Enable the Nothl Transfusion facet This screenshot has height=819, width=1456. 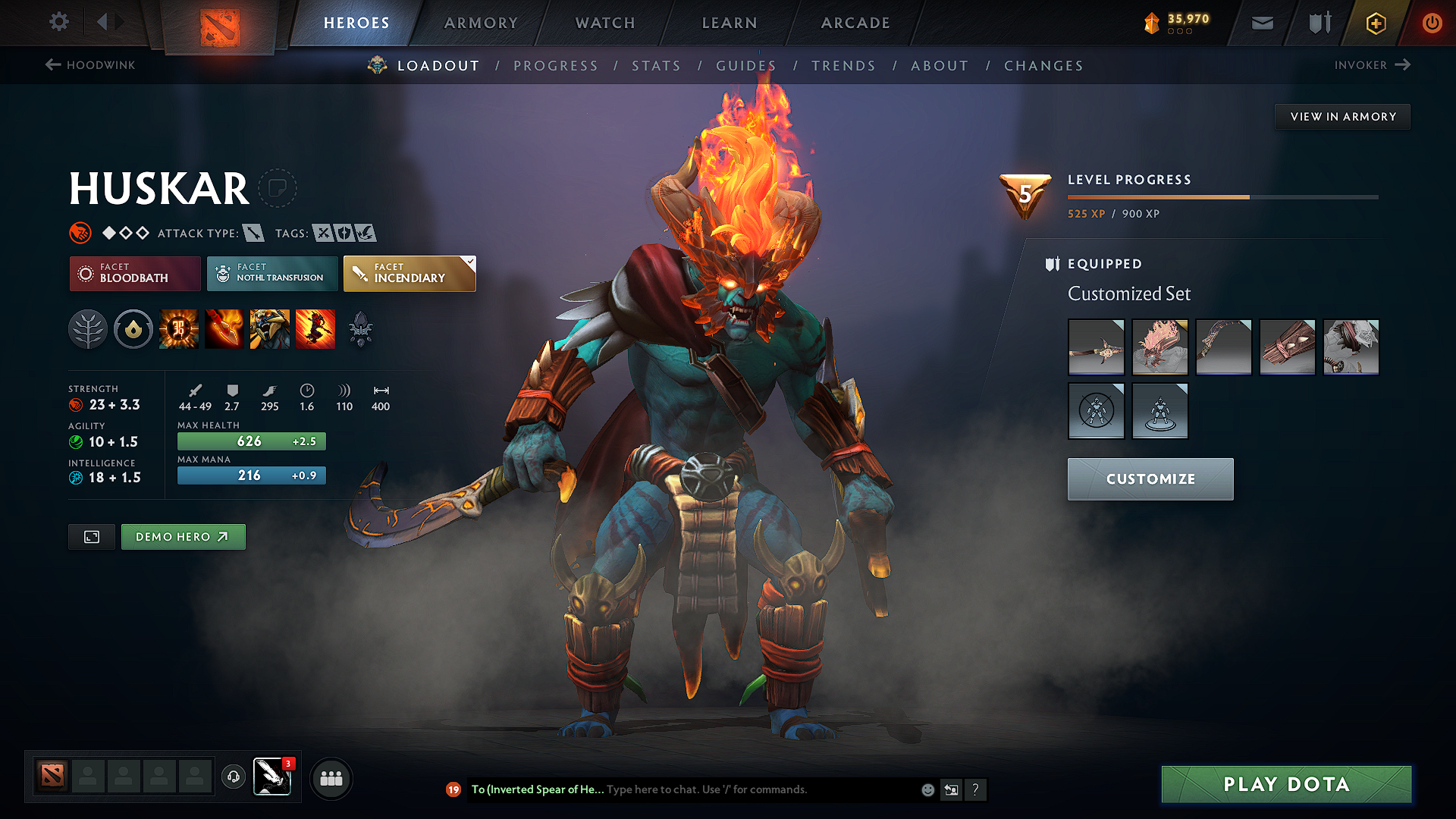[x=271, y=274]
